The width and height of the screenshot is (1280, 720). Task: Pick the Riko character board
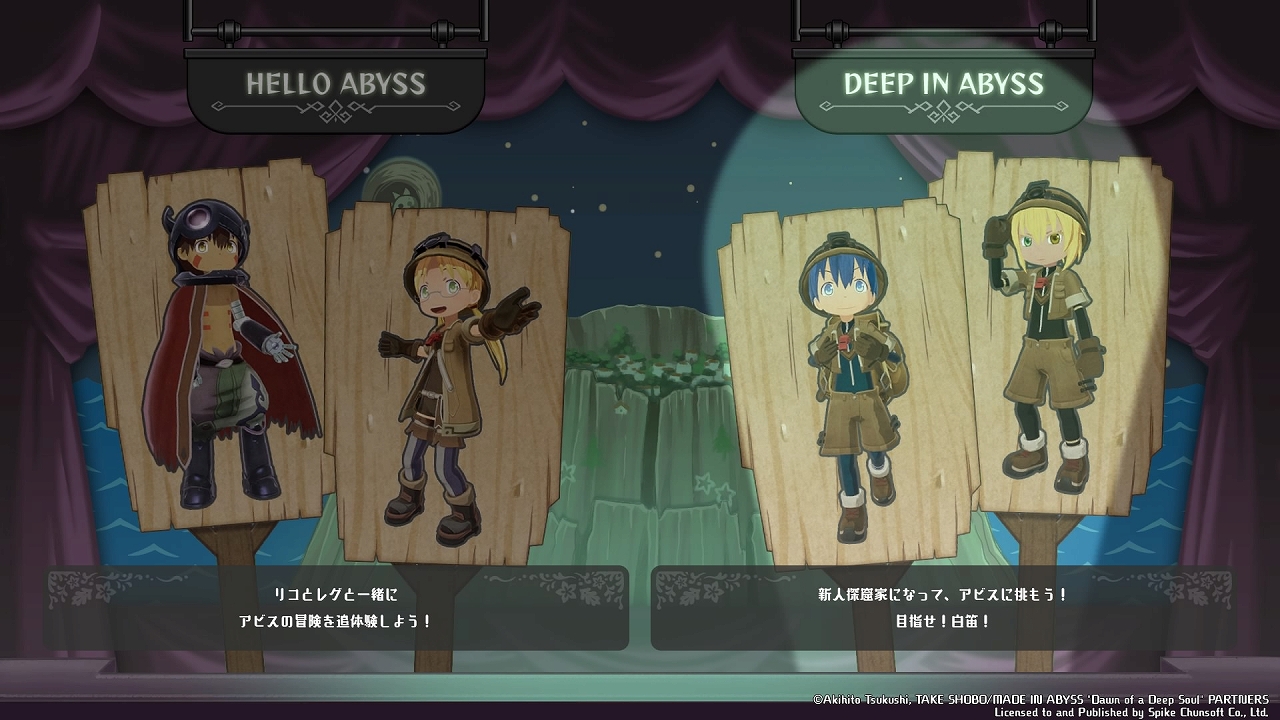tap(450, 380)
